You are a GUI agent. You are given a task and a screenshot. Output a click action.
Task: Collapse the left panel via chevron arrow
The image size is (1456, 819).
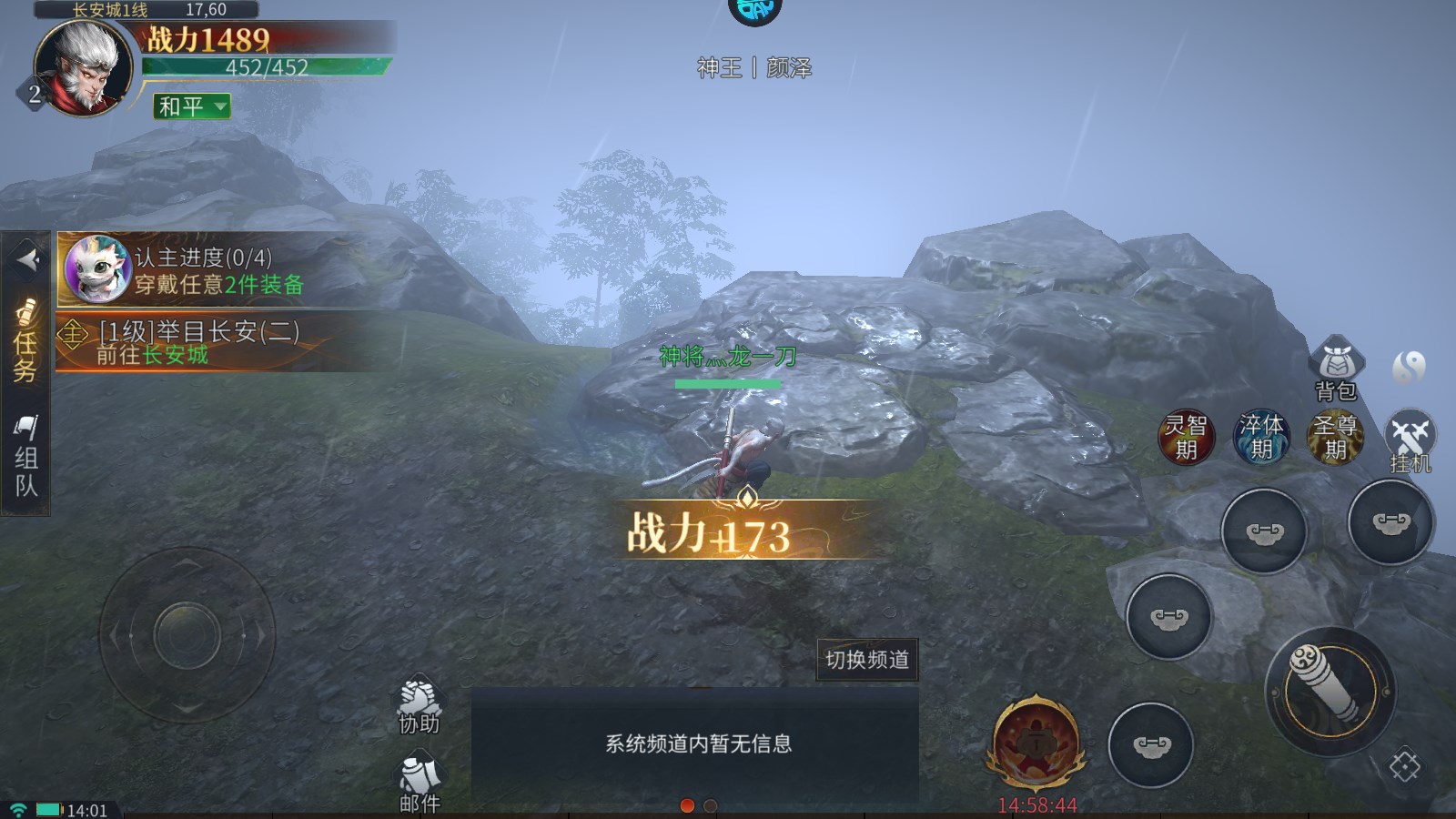tap(26, 258)
